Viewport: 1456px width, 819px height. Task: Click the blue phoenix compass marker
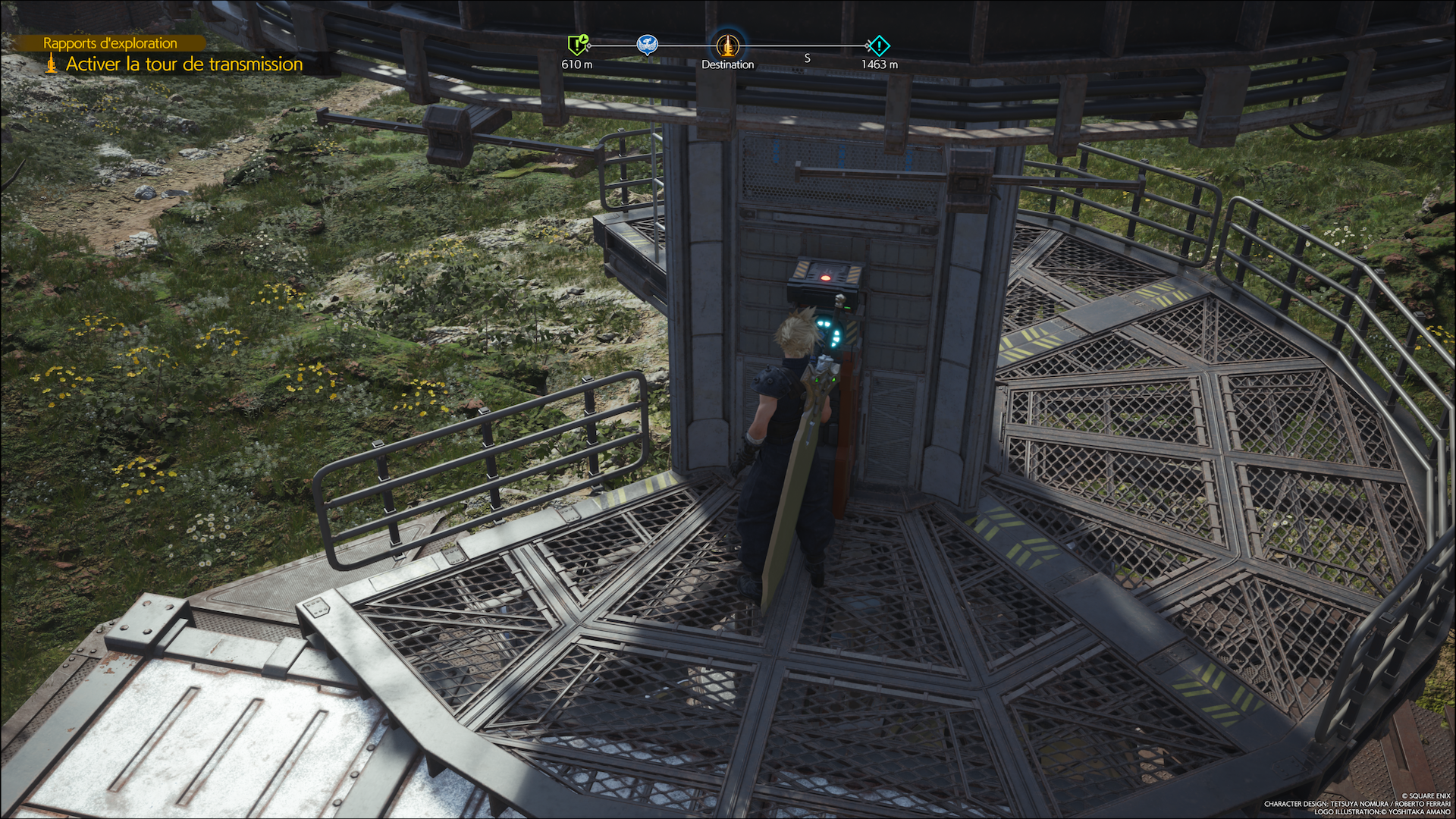tap(647, 45)
